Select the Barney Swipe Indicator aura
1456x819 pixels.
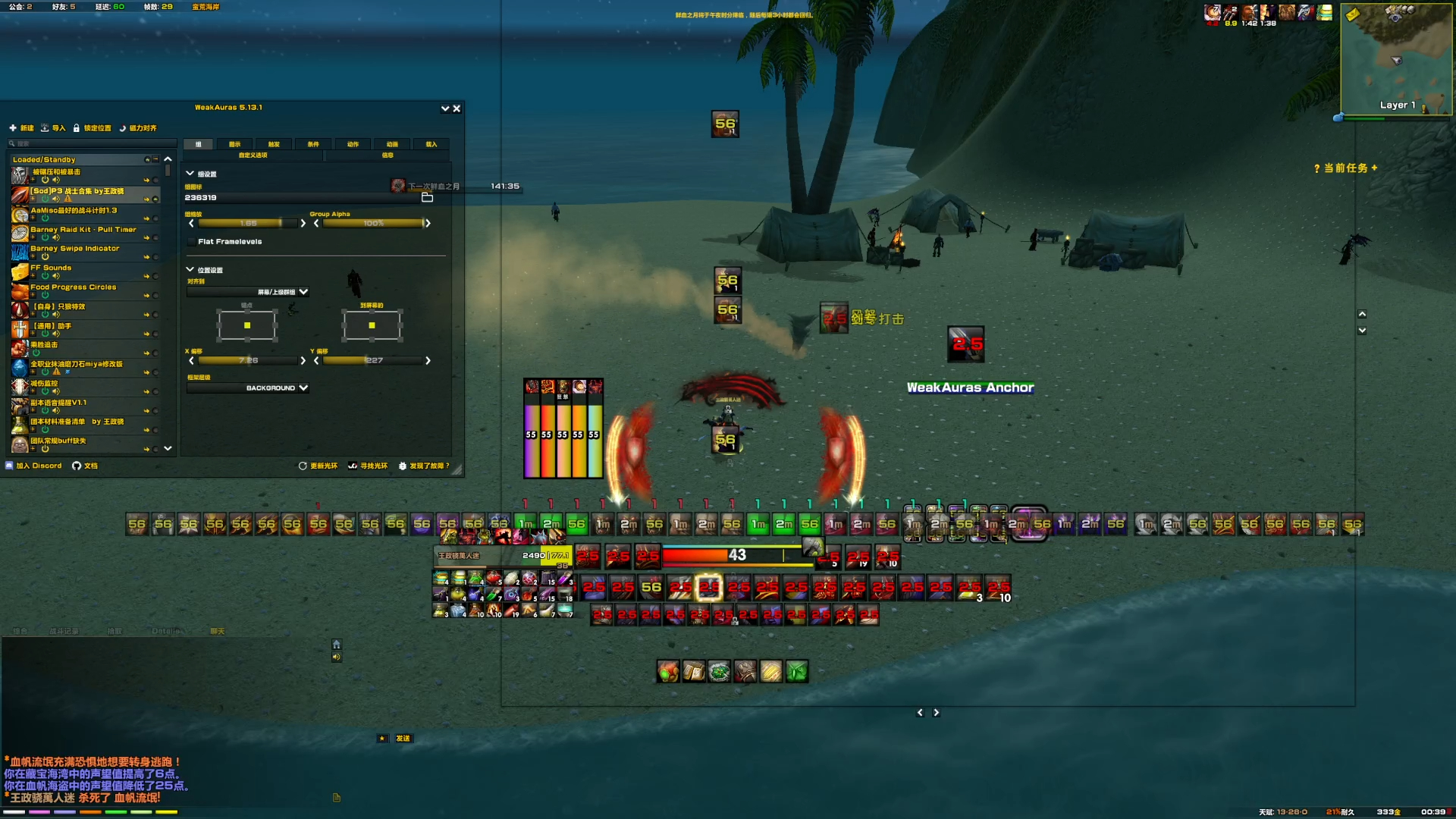75,249
